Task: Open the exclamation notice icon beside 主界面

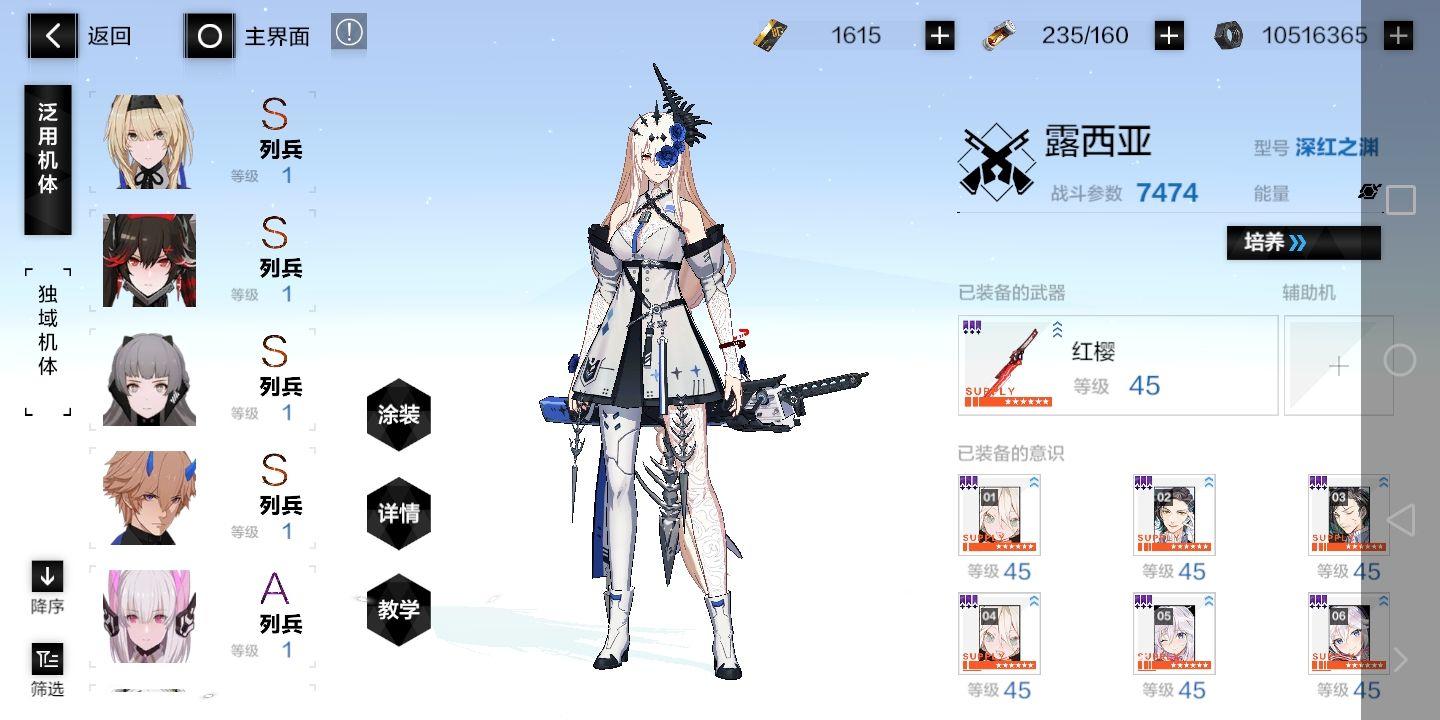Action: coord(348,30)
